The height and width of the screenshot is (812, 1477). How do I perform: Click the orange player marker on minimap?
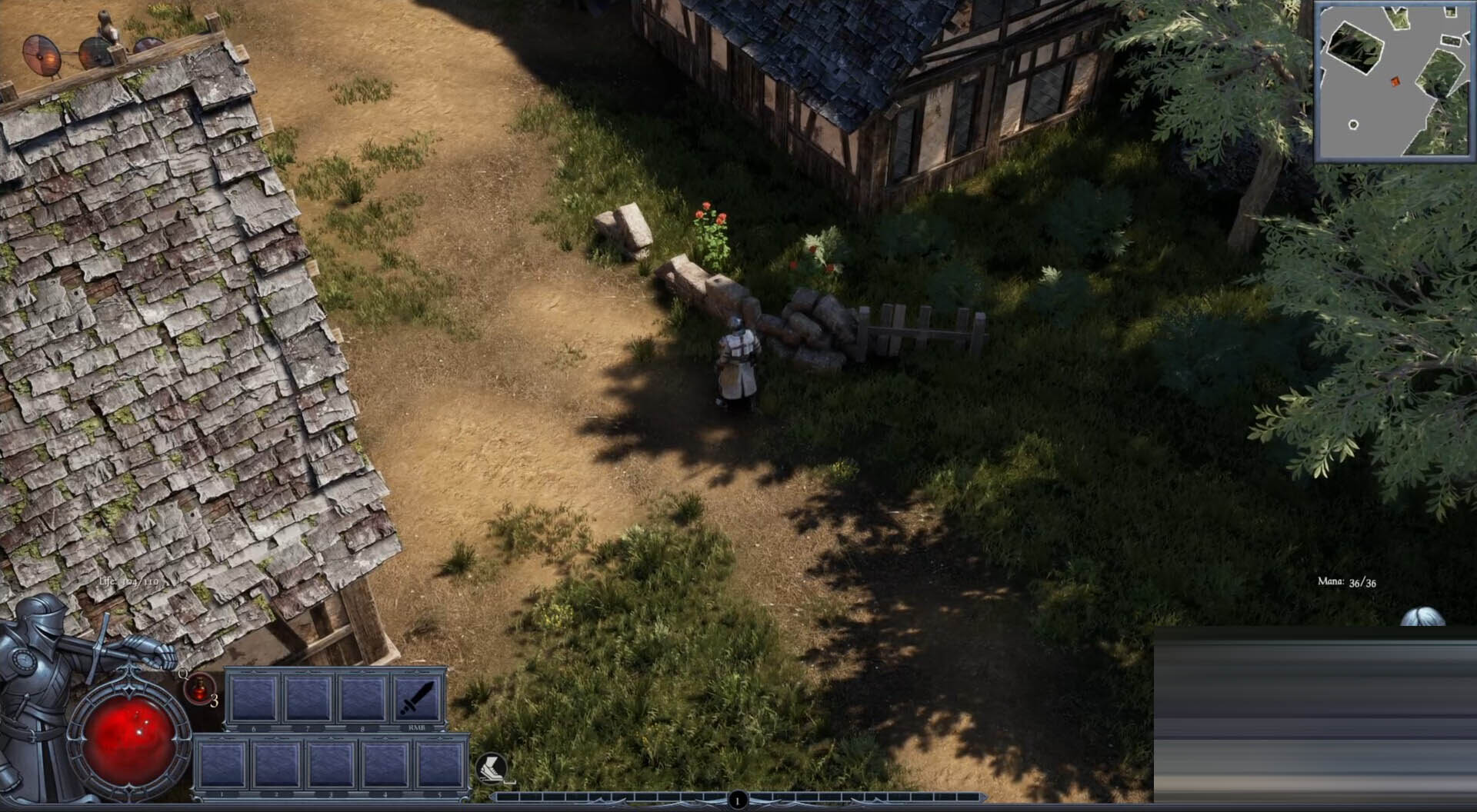click(x=1395, y=82)
